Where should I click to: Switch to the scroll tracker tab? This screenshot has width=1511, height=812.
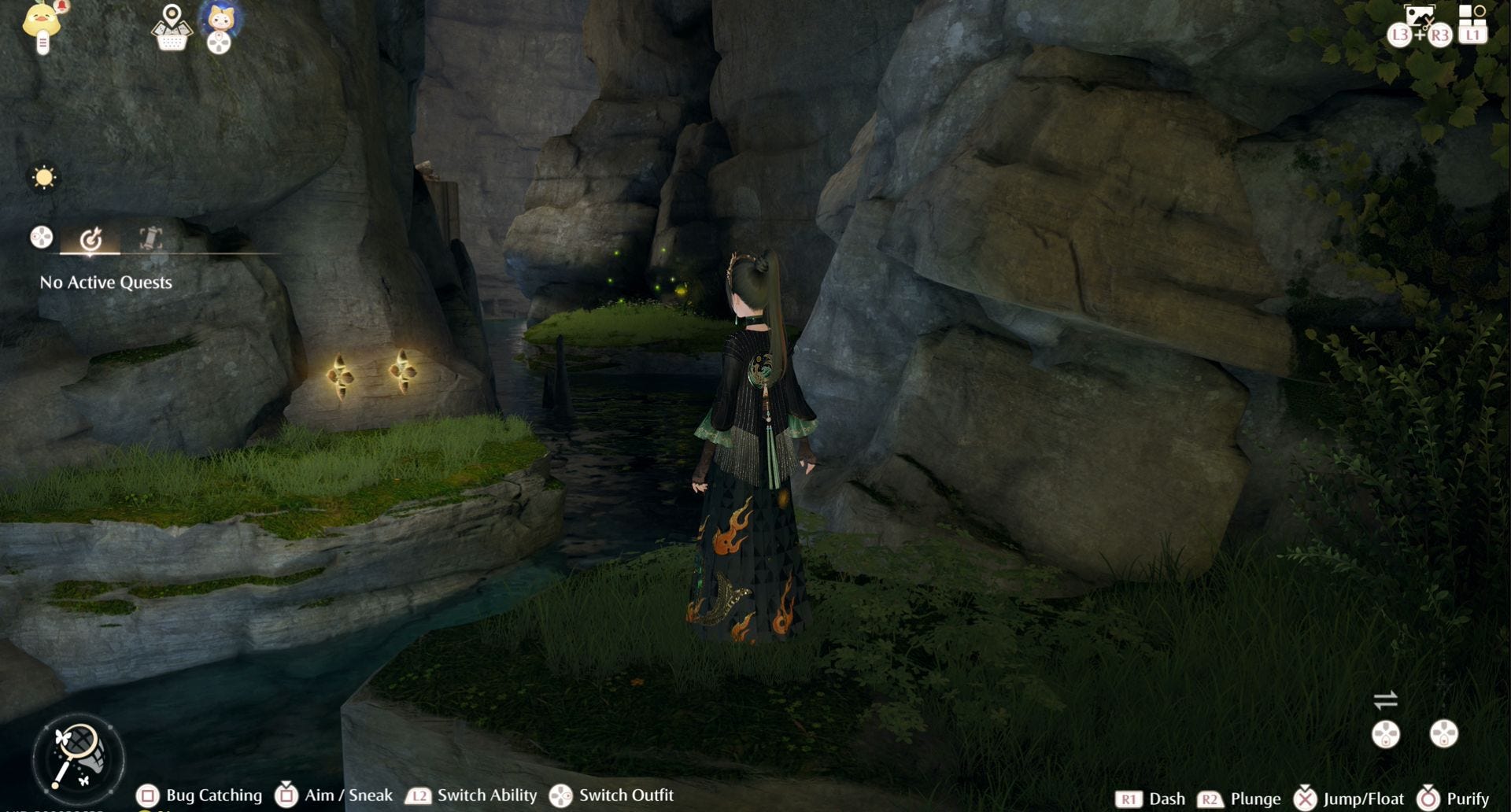click(x=150, y=238)
